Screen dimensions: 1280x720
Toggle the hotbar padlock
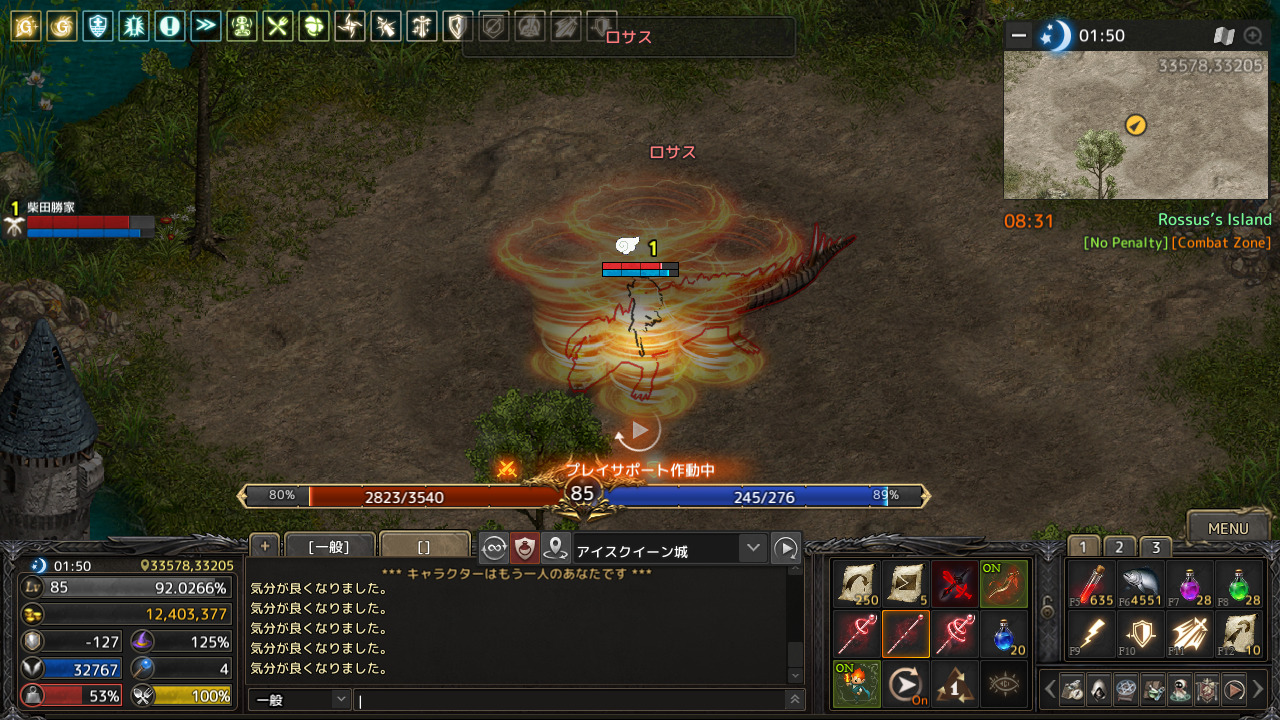pyautogui.click(x=1047, y=607)
